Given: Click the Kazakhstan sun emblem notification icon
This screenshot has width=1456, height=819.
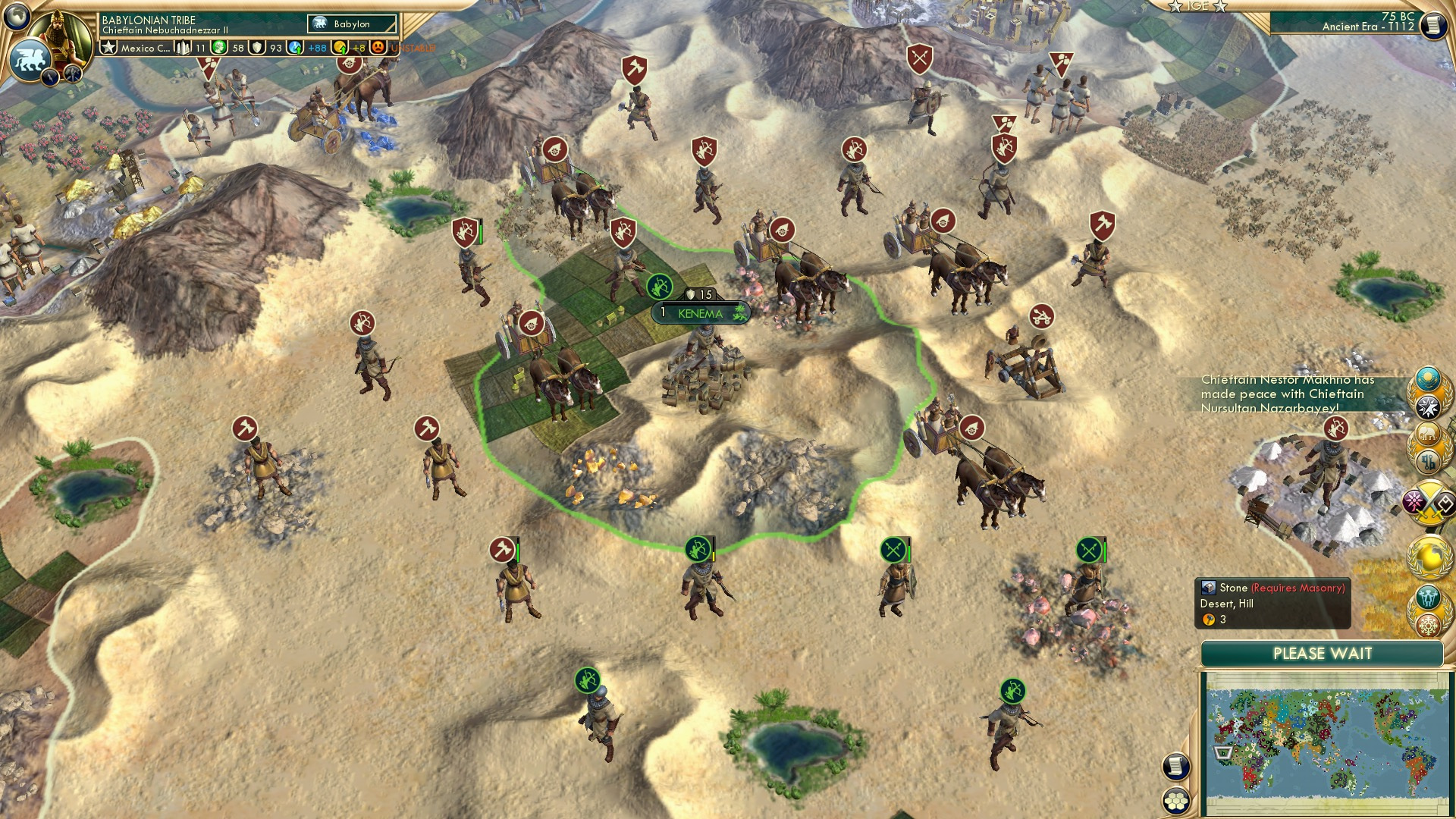Looking at the screenshot, I should pos(1429,379).
